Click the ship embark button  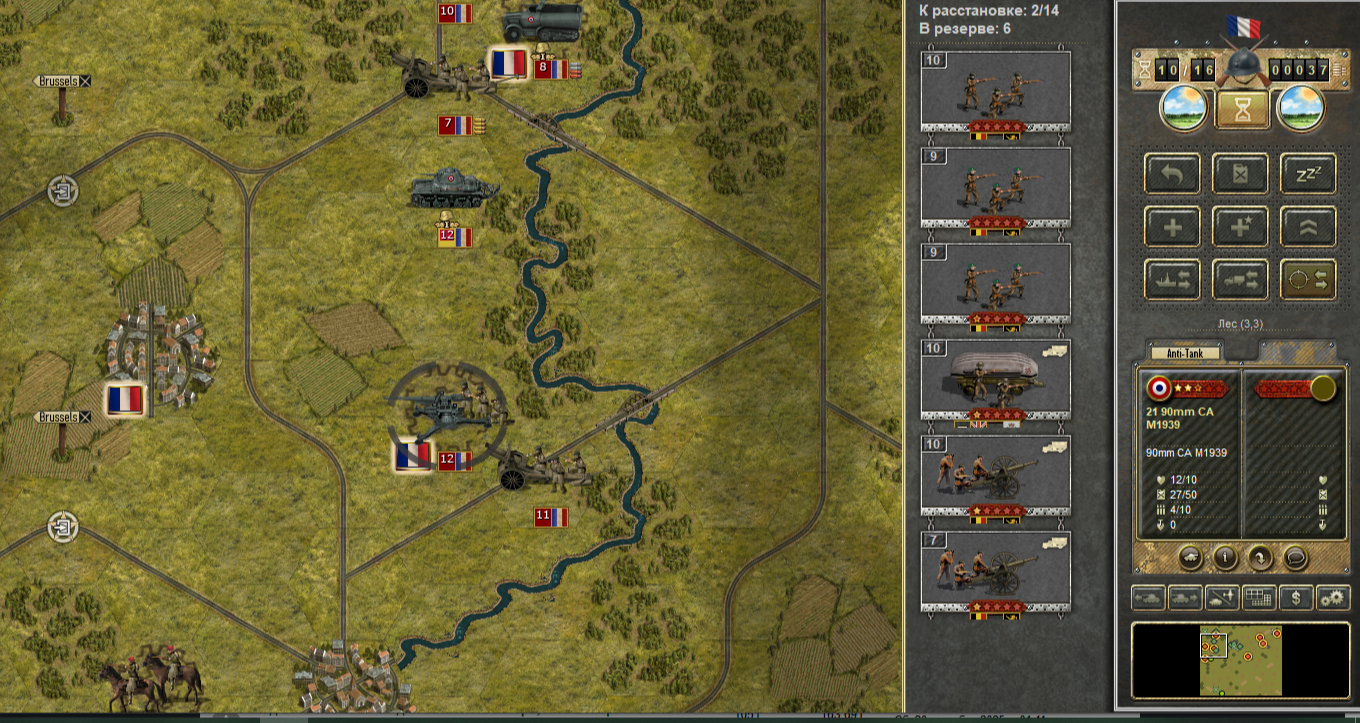coord(1173,280)
